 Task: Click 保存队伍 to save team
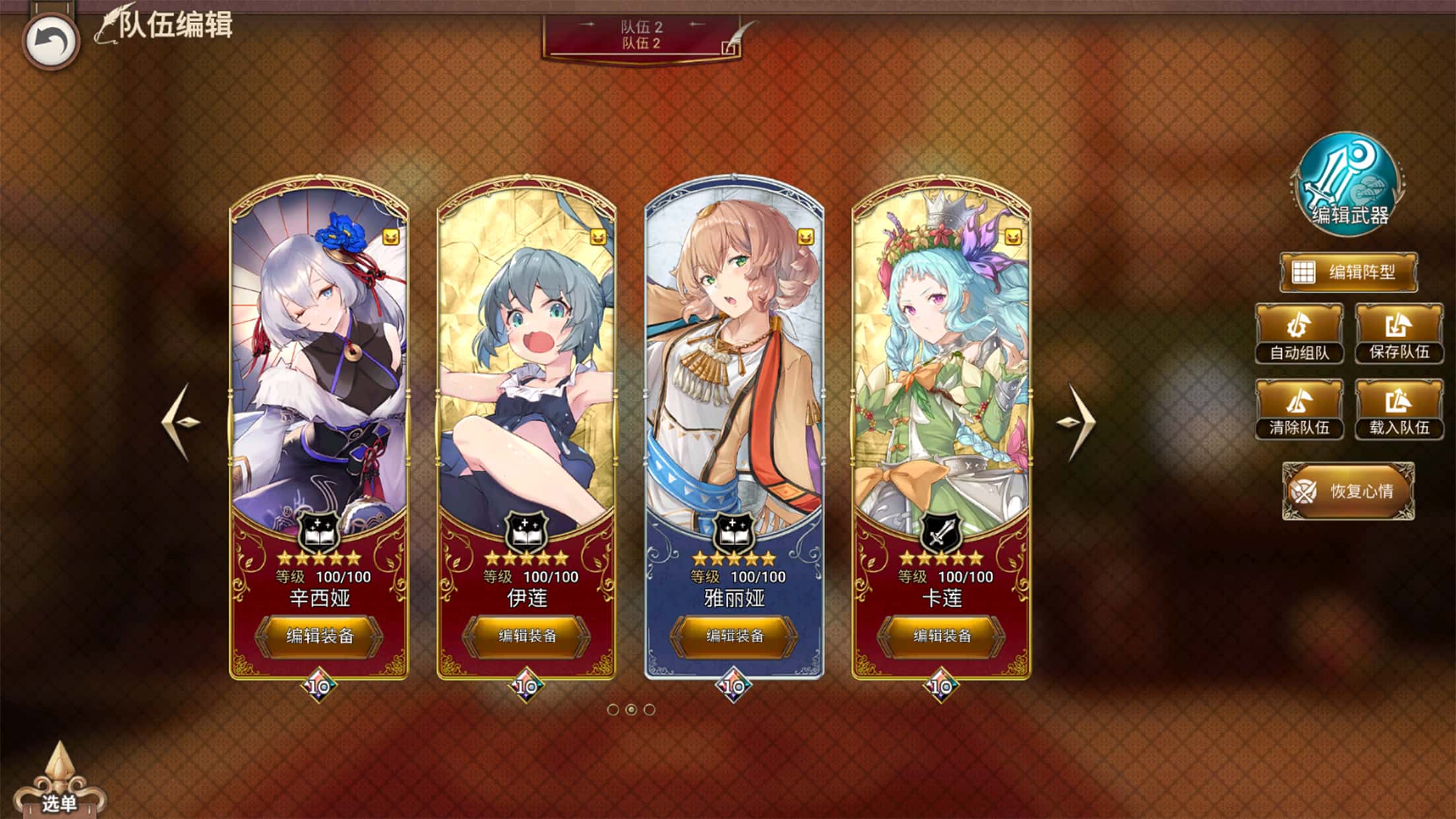[x=1399, y=334]
